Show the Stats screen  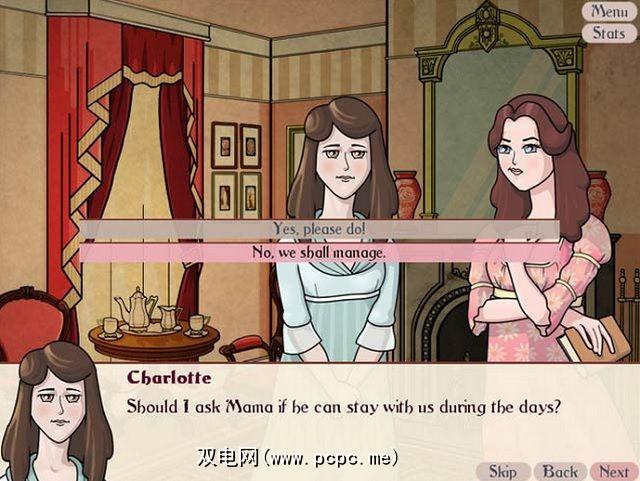point(609,33)
